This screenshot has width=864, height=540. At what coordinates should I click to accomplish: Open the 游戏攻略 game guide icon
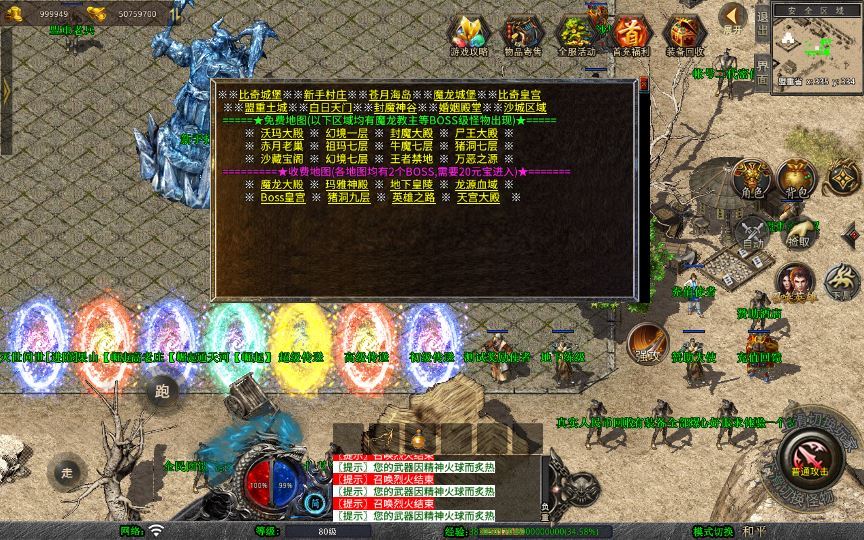coord(468,36)
